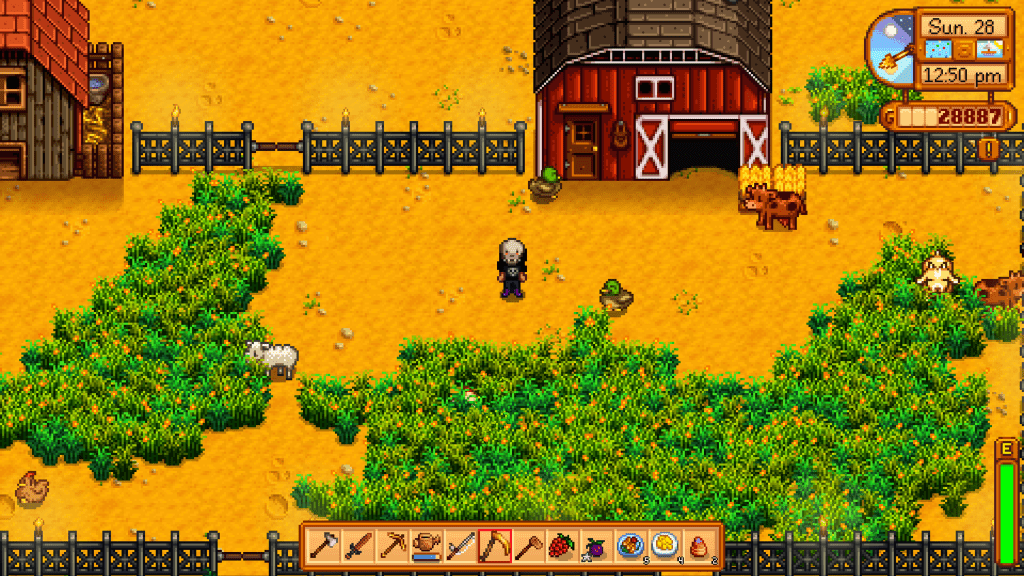Viewport: 1024px width, 576px height.
Task: Select the axe in the toolbar
Action: (324, 546)
